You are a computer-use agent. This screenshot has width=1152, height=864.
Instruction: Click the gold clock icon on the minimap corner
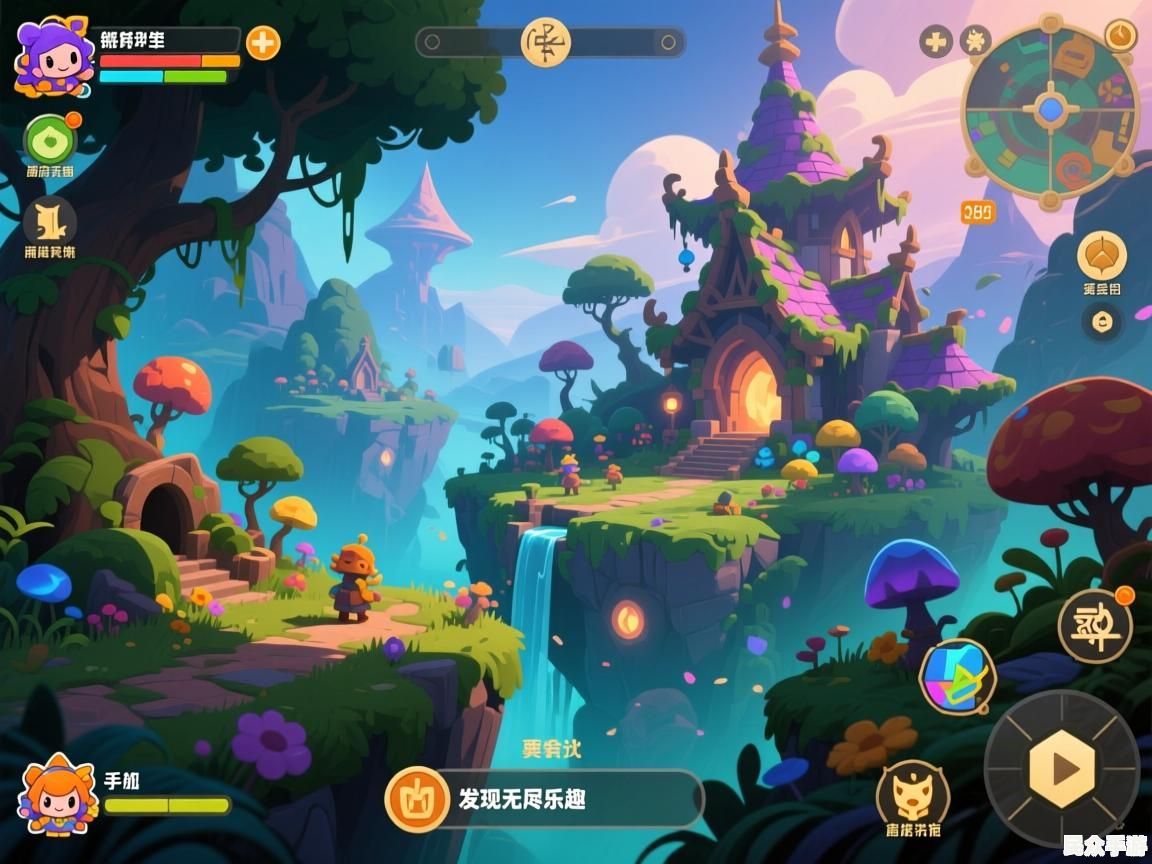pos(1120,35)
